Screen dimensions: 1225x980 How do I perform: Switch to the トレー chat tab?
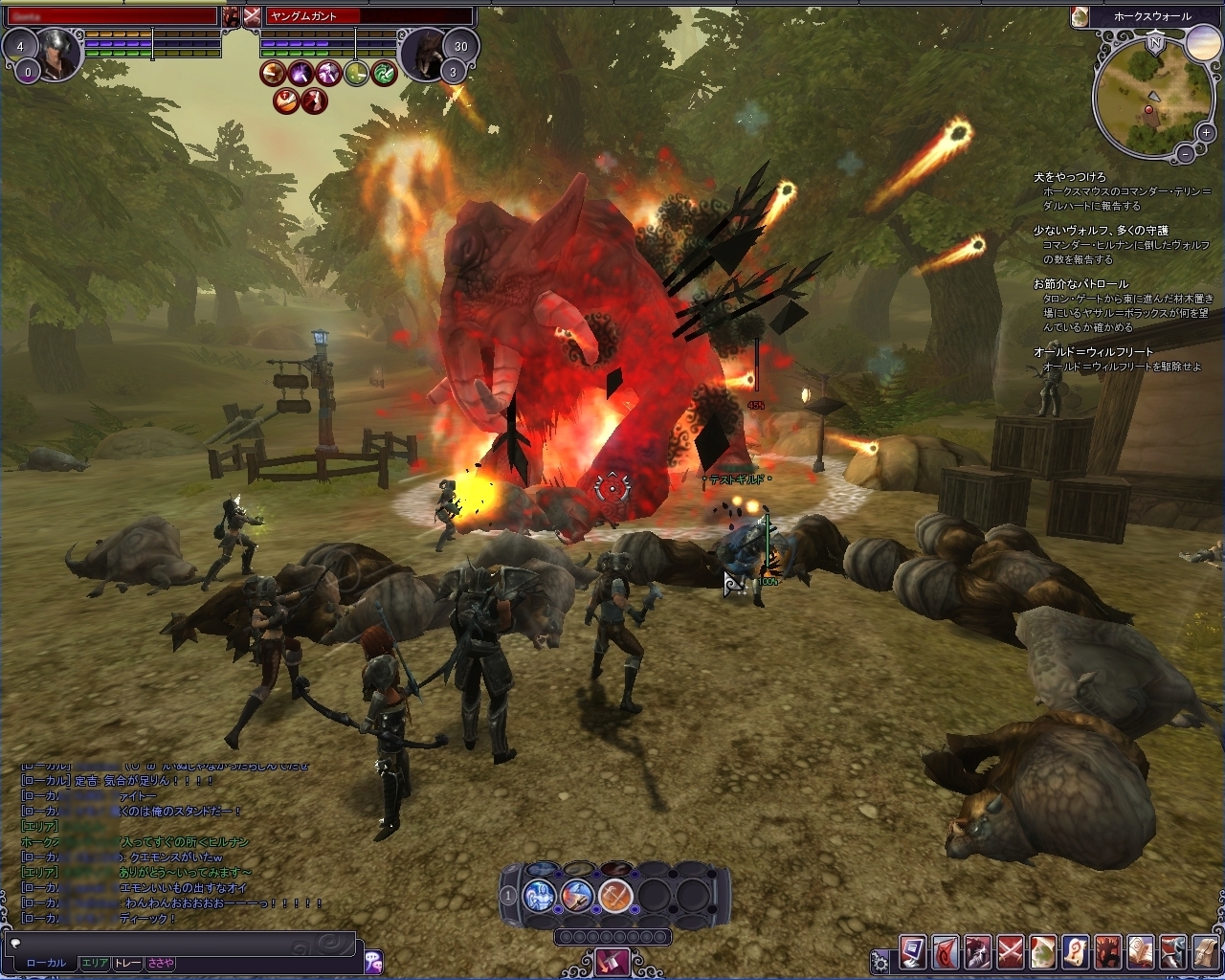[x=127, y=963]
